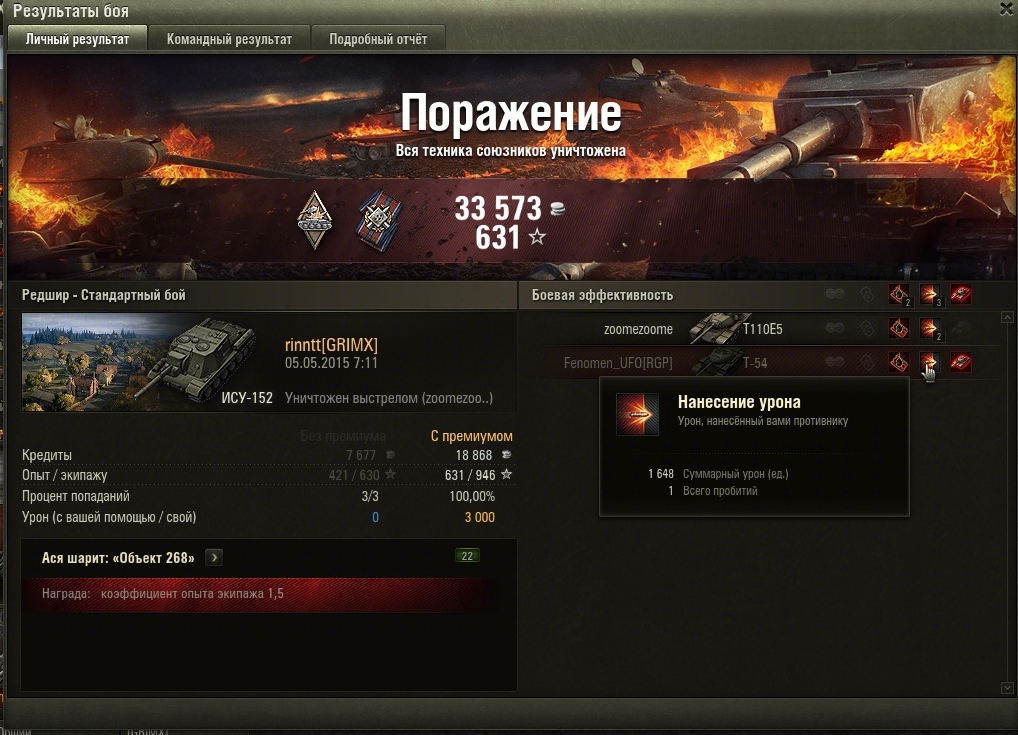Click the critical hits icon in zoomezoome row
The height and width of the screenshot is (735, 1018).
click(899, 329)
